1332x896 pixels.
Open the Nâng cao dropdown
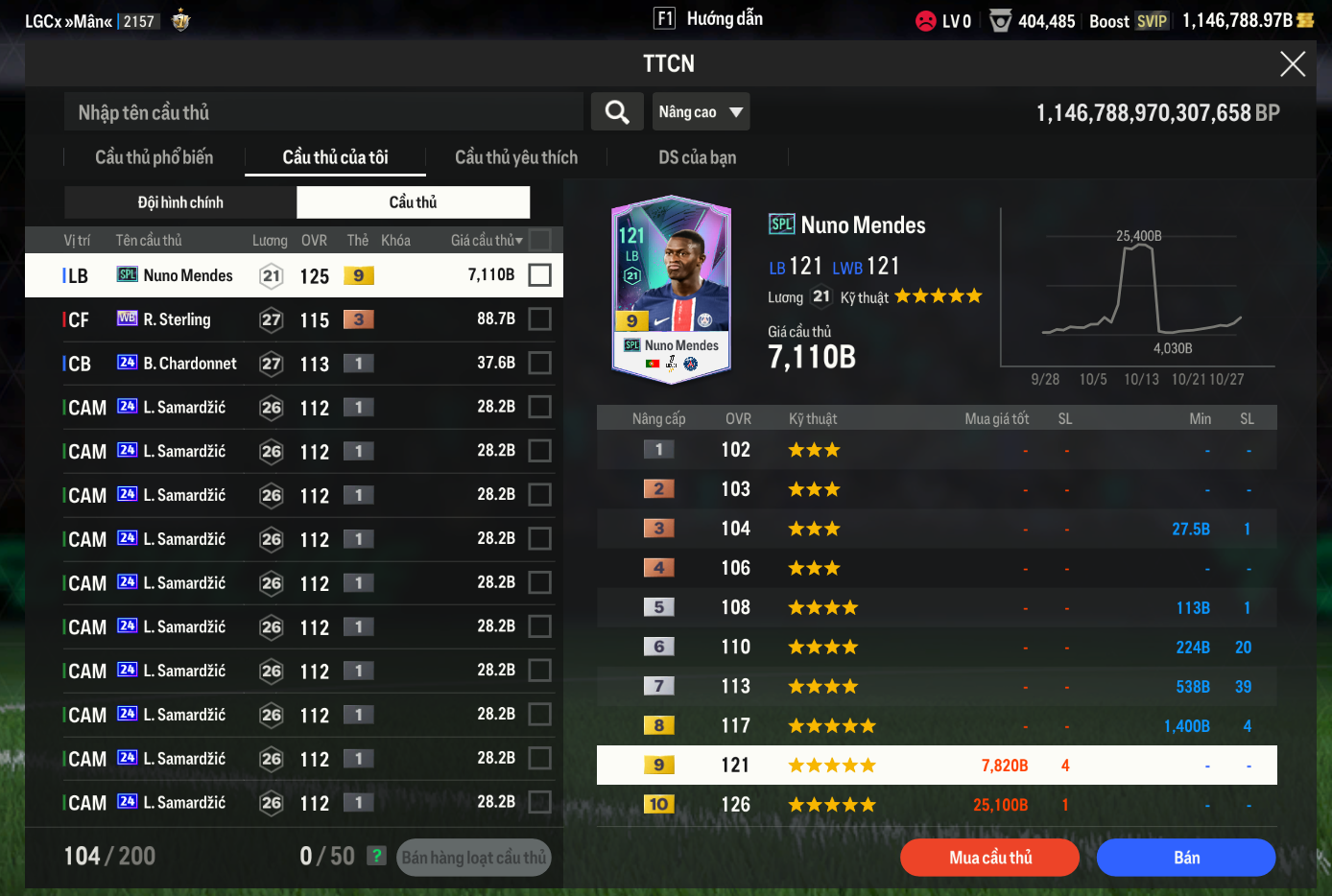(701, 112)
